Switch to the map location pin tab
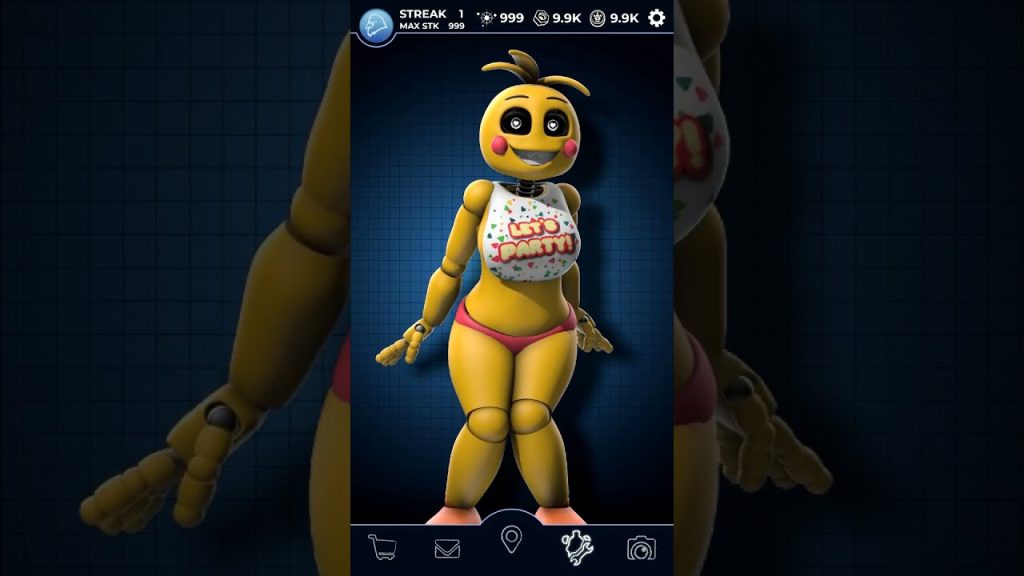The width and height of the screenshot is (1024, 576). [x=512, y=540]
